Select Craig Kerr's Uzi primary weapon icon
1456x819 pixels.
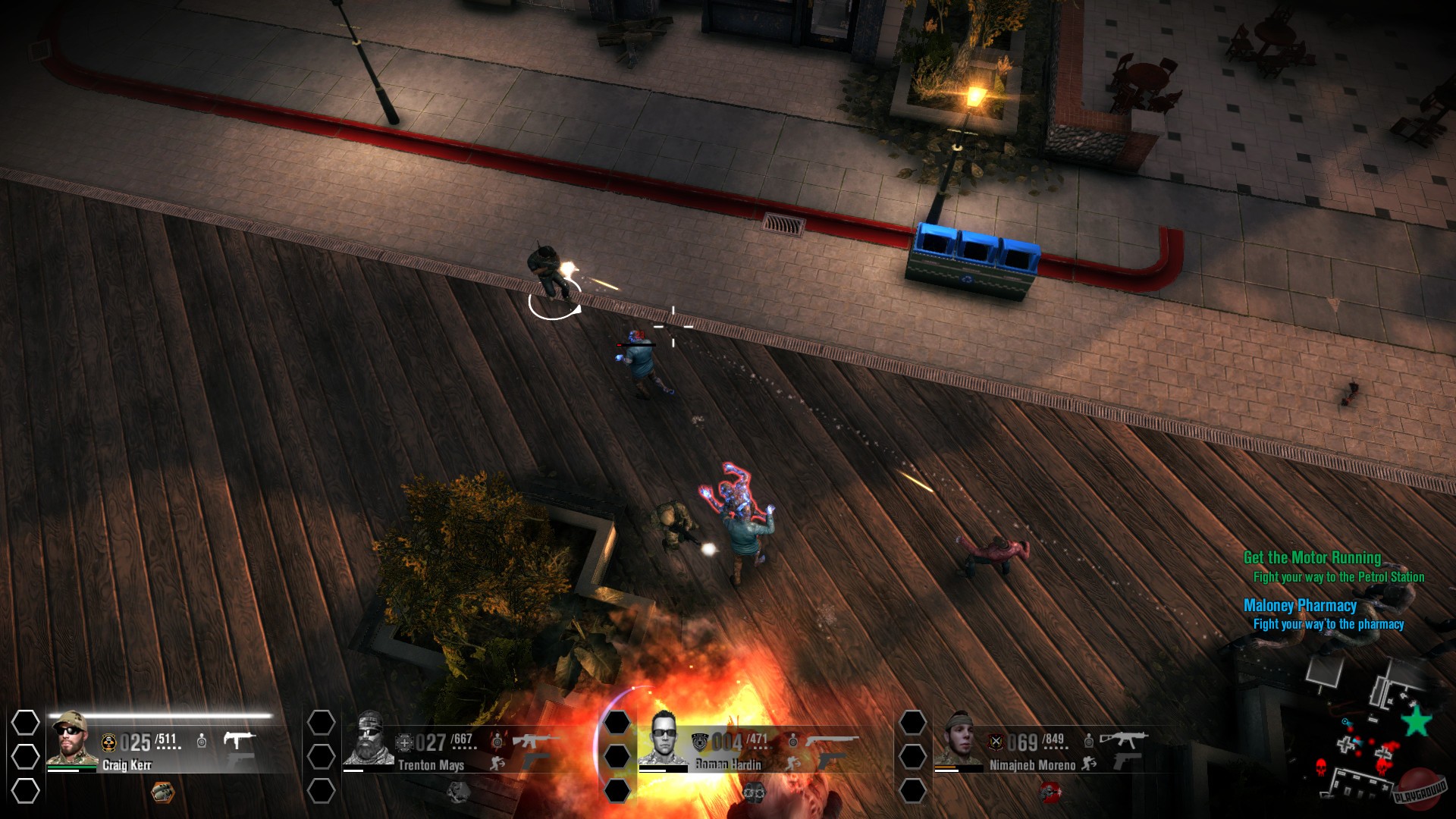[x=239, y=741]
